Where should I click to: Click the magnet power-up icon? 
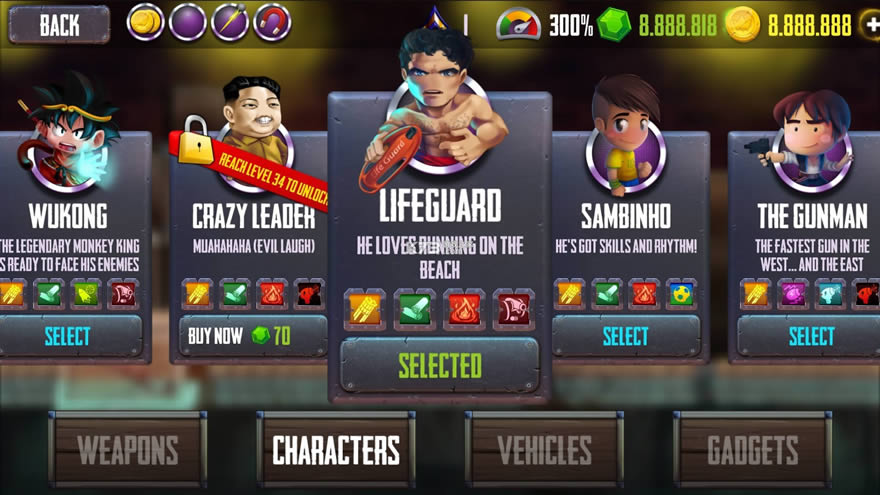coord(272,22)
